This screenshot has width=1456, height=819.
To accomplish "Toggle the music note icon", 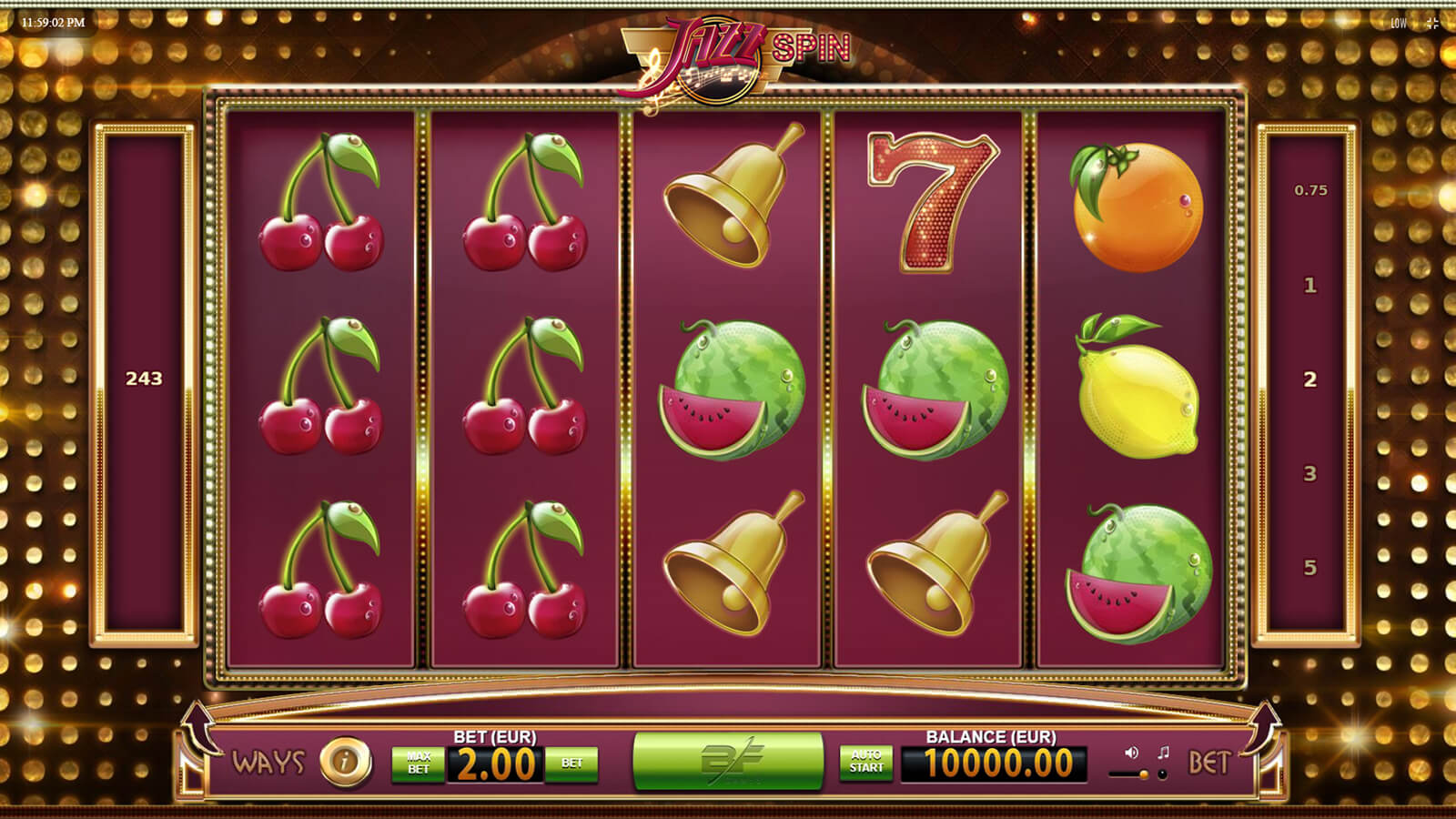I will [x=1163, y=753].
